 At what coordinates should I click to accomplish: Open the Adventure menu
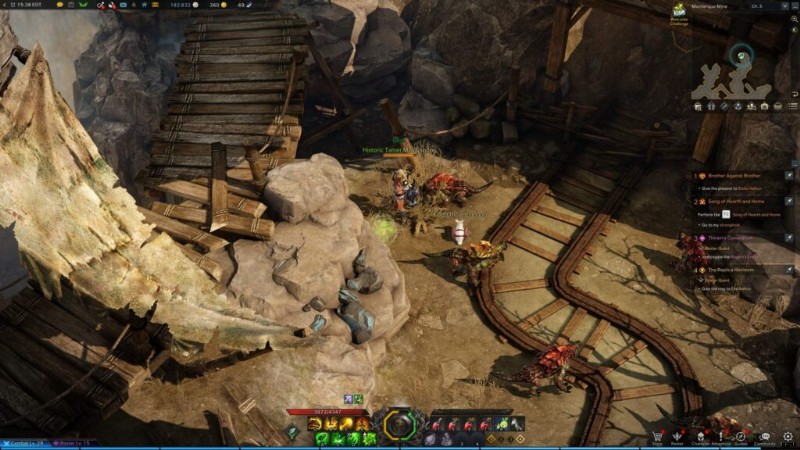pos(720,437)
